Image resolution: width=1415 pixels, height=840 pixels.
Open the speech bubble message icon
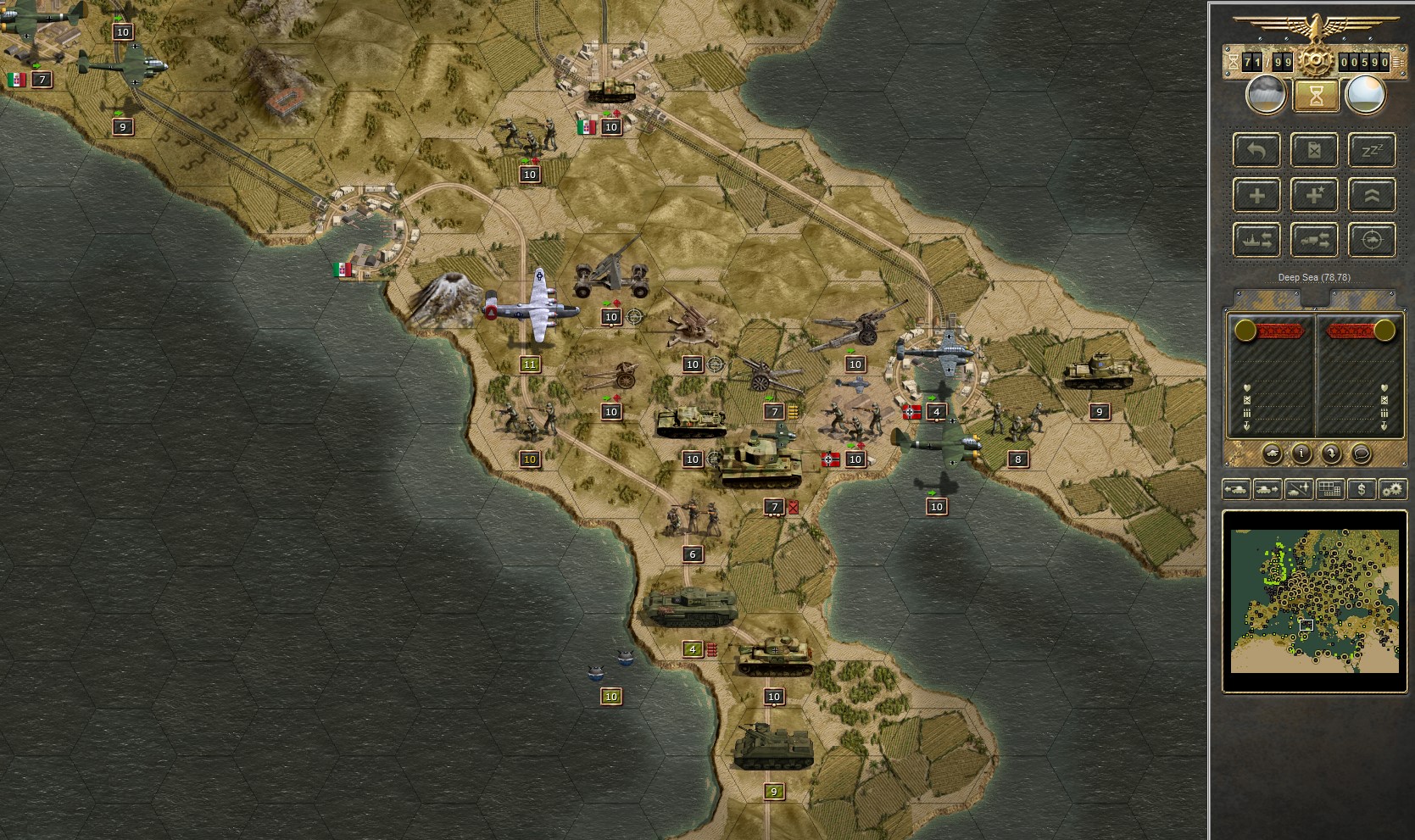[x=1362, y=453]
